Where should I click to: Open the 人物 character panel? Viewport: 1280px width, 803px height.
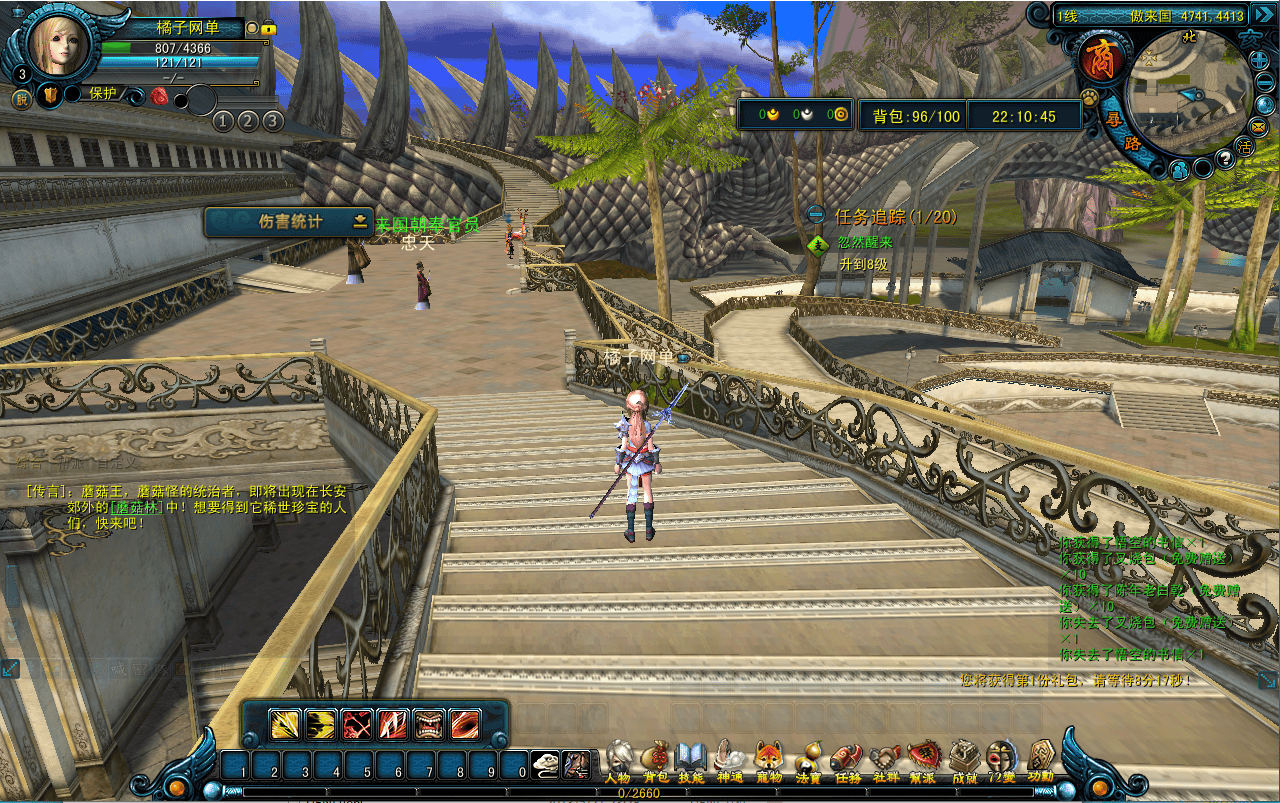click(619, 758)
